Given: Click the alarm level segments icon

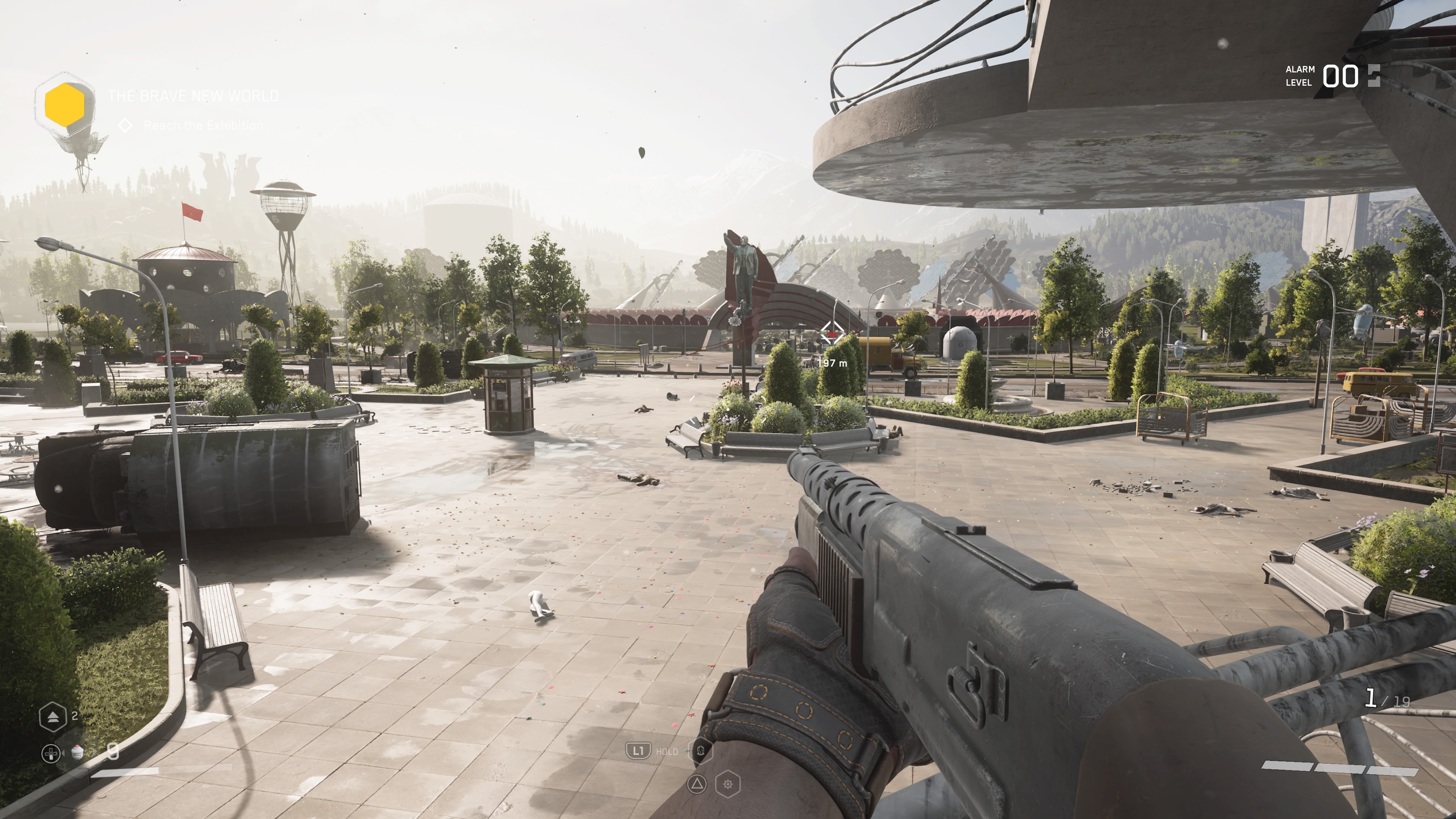Looking at the screenshot, I should coord(1374,75).
